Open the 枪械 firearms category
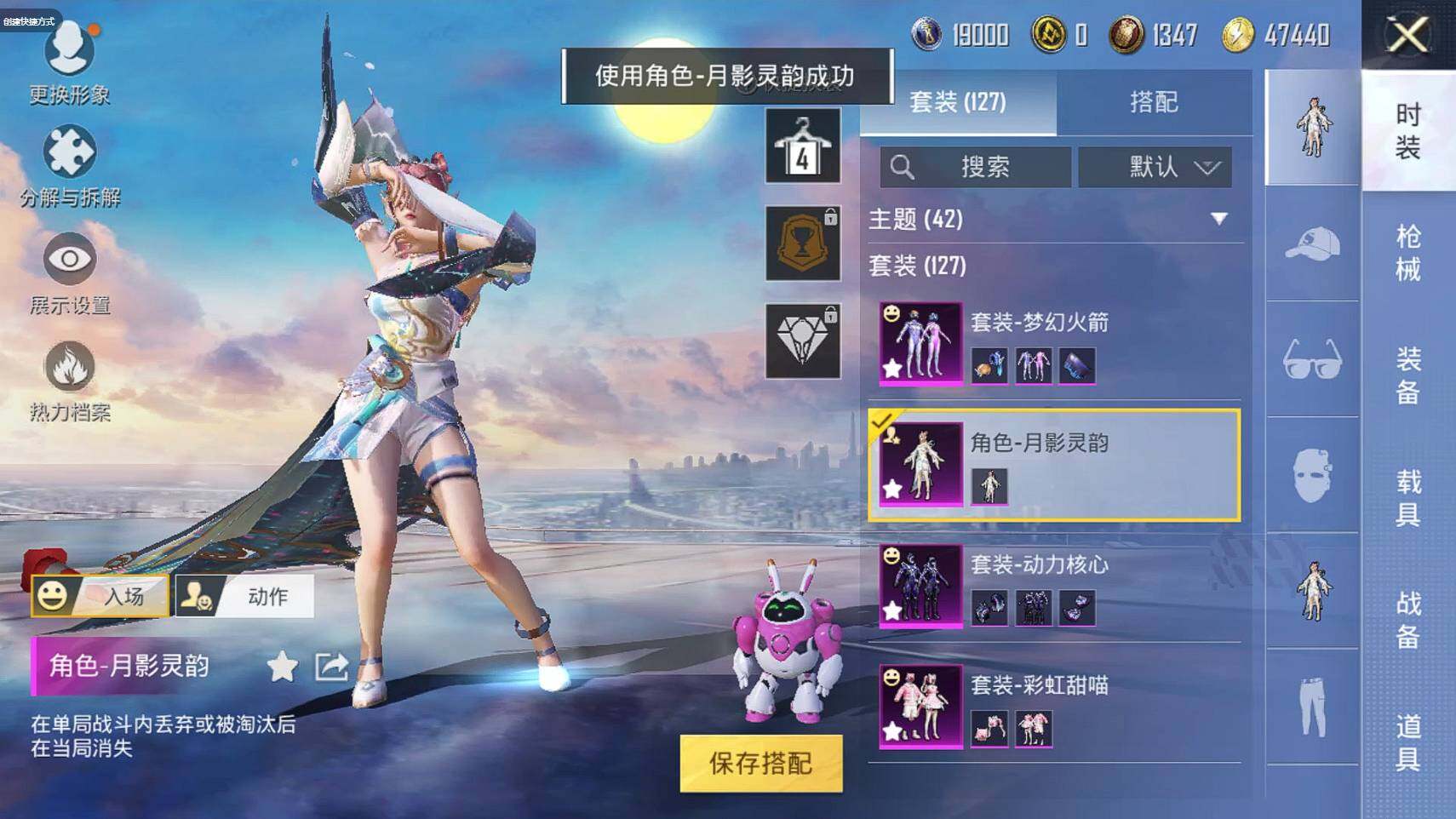Viewport: 1456px width, 819px height. point(1407,253)
